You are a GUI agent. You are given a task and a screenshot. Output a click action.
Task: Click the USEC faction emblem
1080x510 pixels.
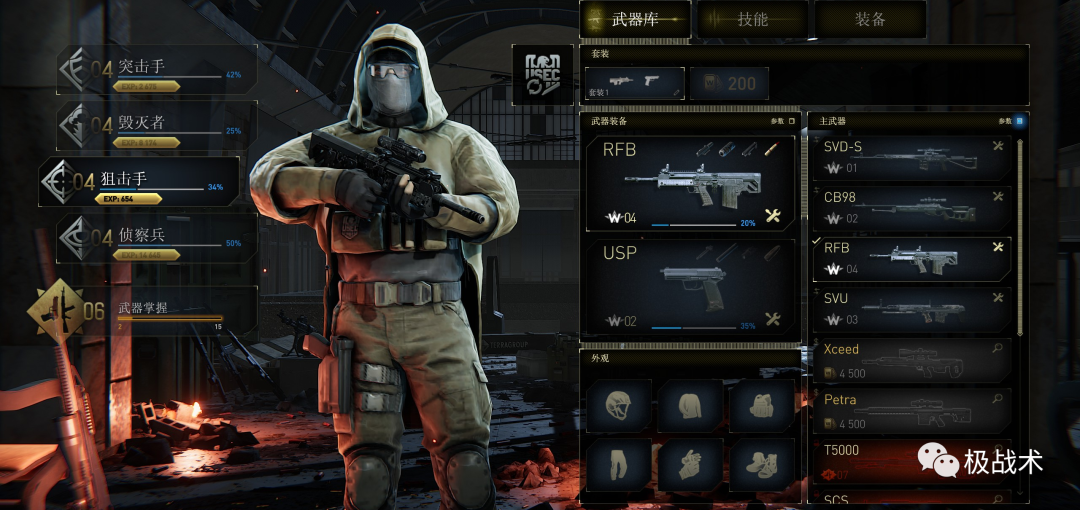pos(543,74)
